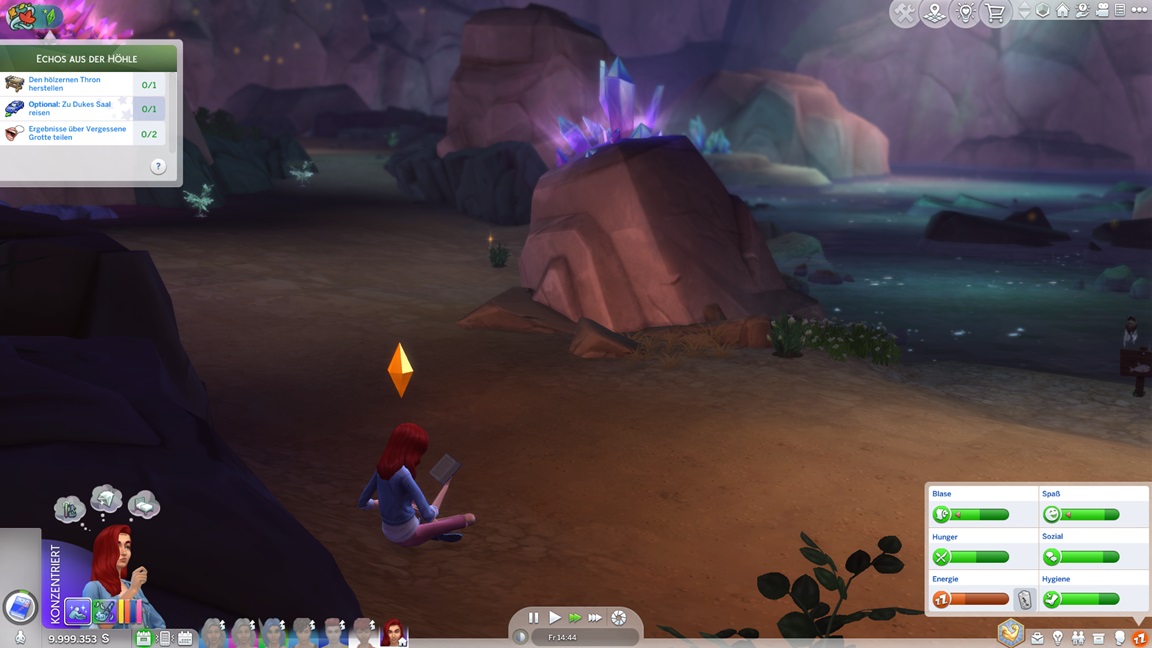
Task: Open the inventory box panel
Action: tap(1098, 638)
